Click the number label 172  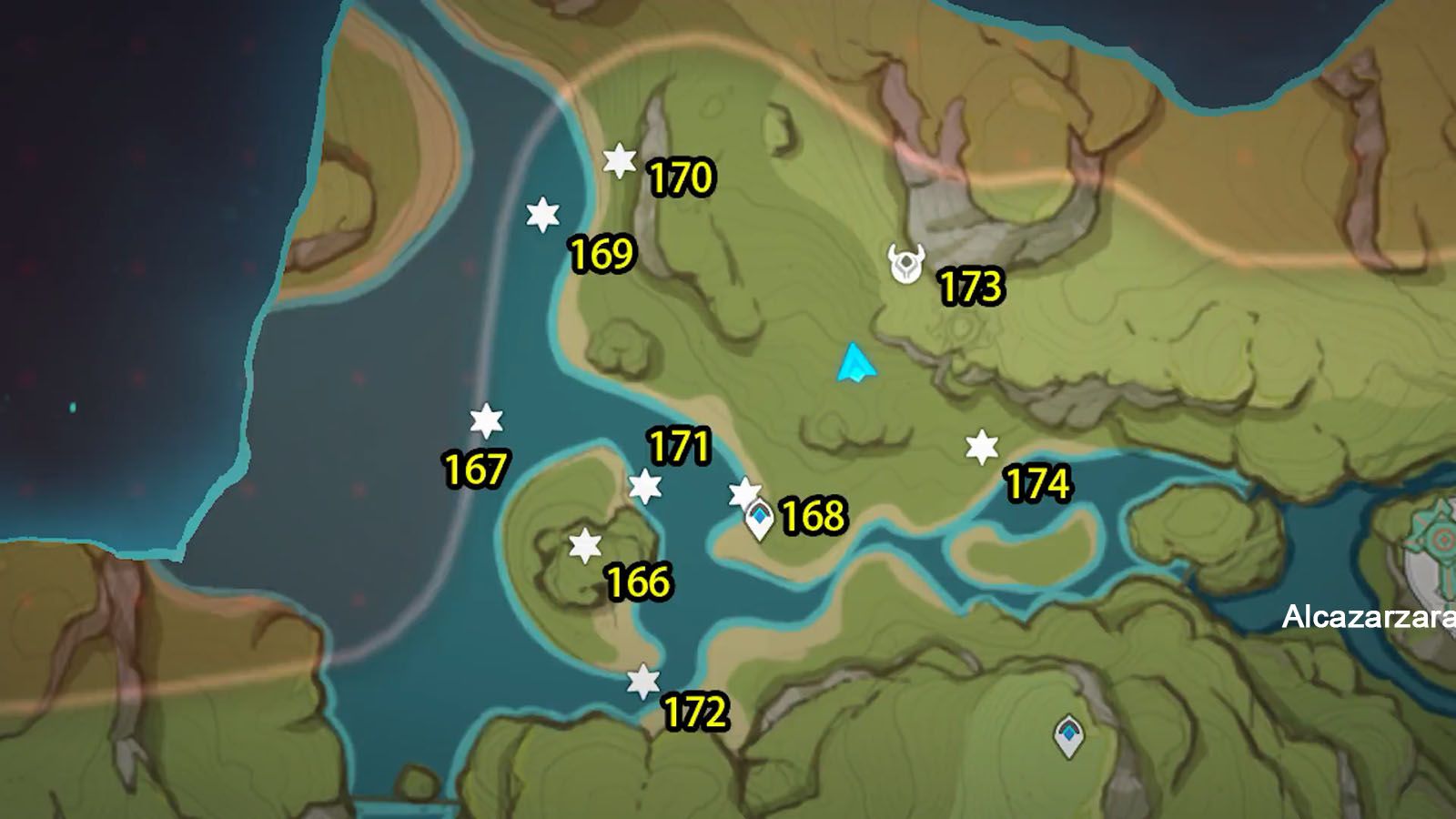693,710
